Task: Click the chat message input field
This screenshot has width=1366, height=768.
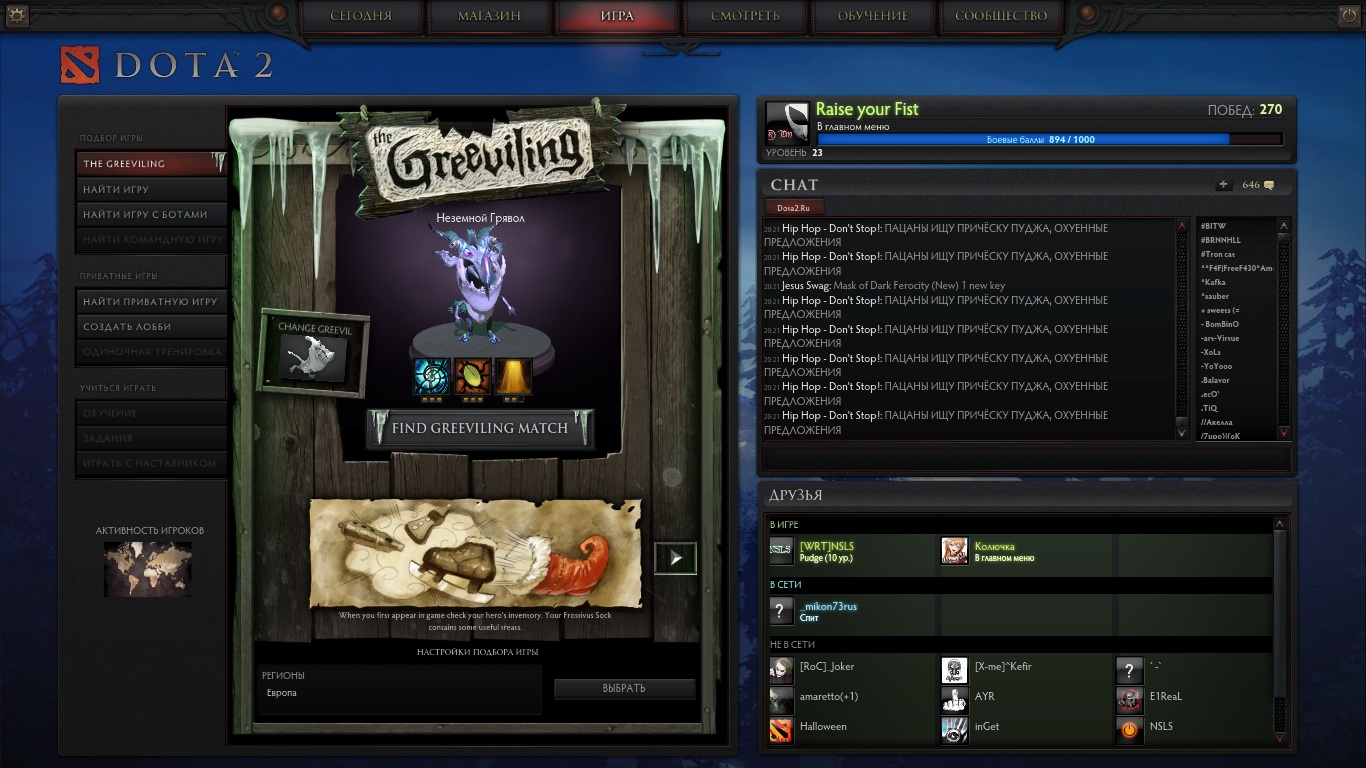Action: tap(1025, 459)
